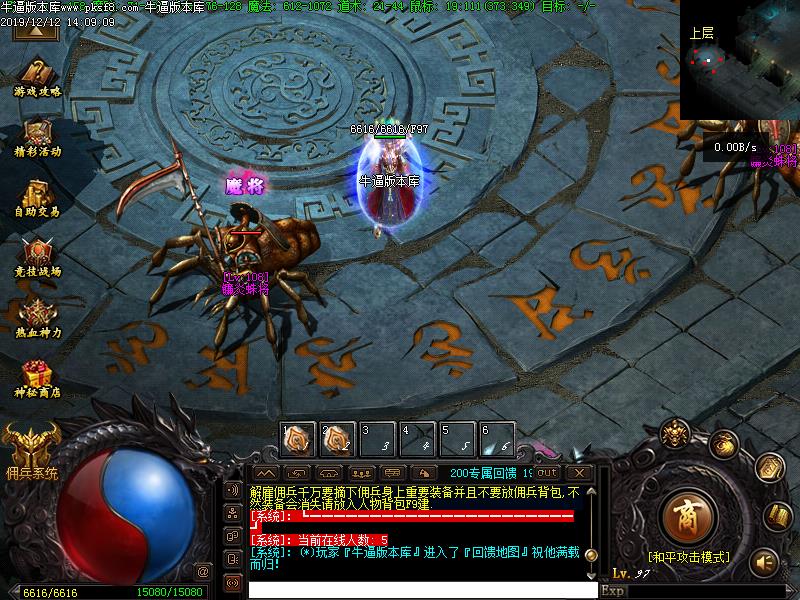Open the minimap in the corner
The height and width of the screenshot is (600, 800).
click(740, 60)
